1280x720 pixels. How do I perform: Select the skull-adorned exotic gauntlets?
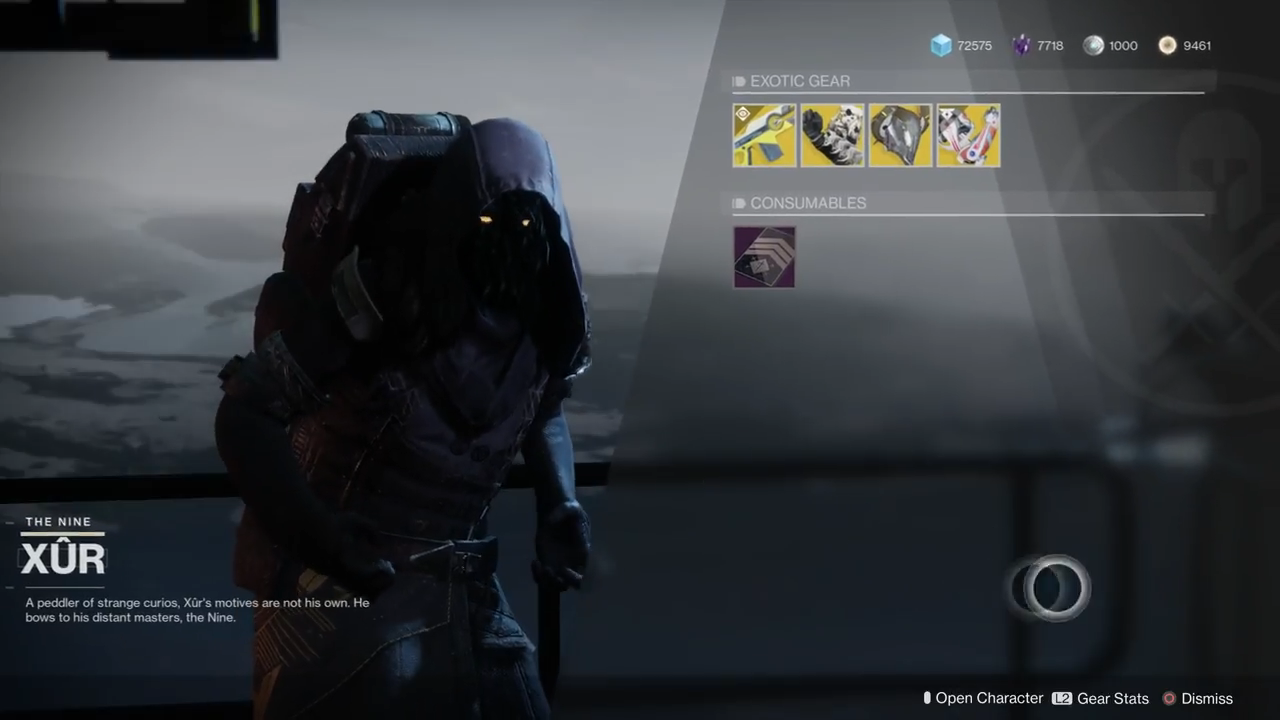tap(832, 135)
